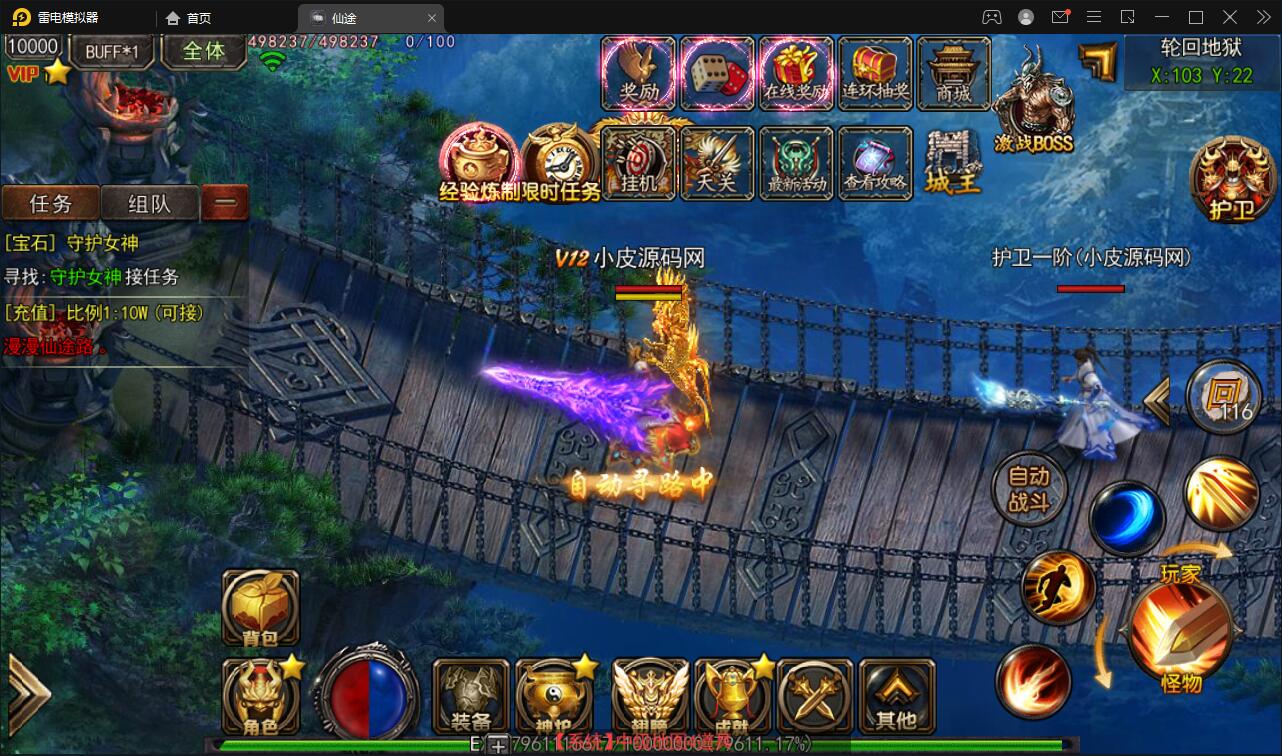1282x756 pixels.
Task: Switch to the 组队 team tab
Action: 150,204
